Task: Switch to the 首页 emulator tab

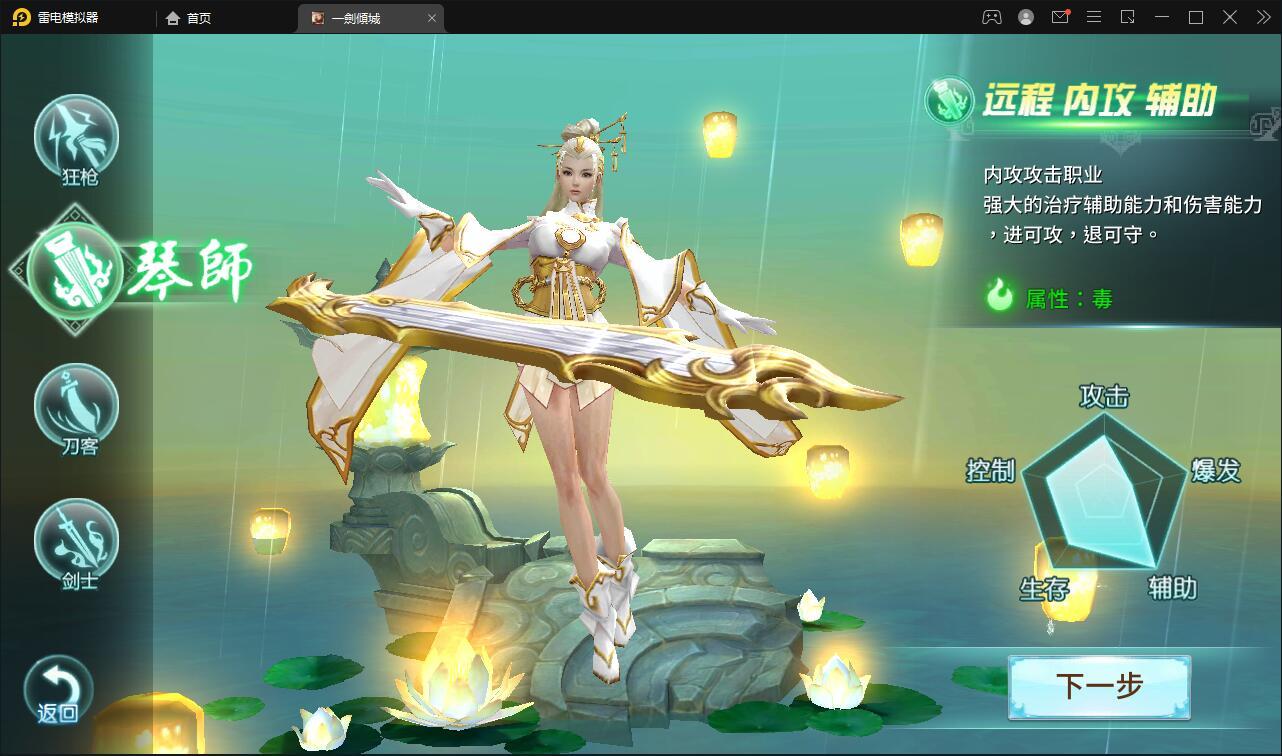Action: pyautogui.click(x=189, y=18)
